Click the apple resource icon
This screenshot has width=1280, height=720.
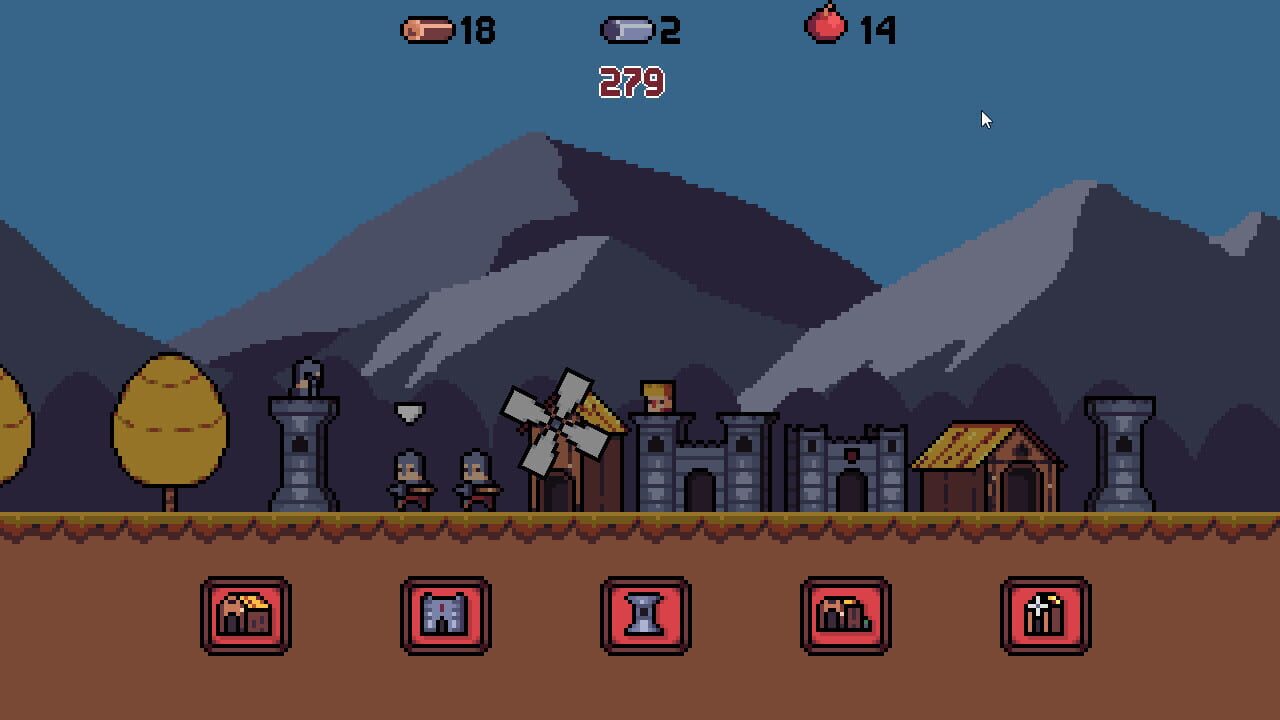point(826,30)
